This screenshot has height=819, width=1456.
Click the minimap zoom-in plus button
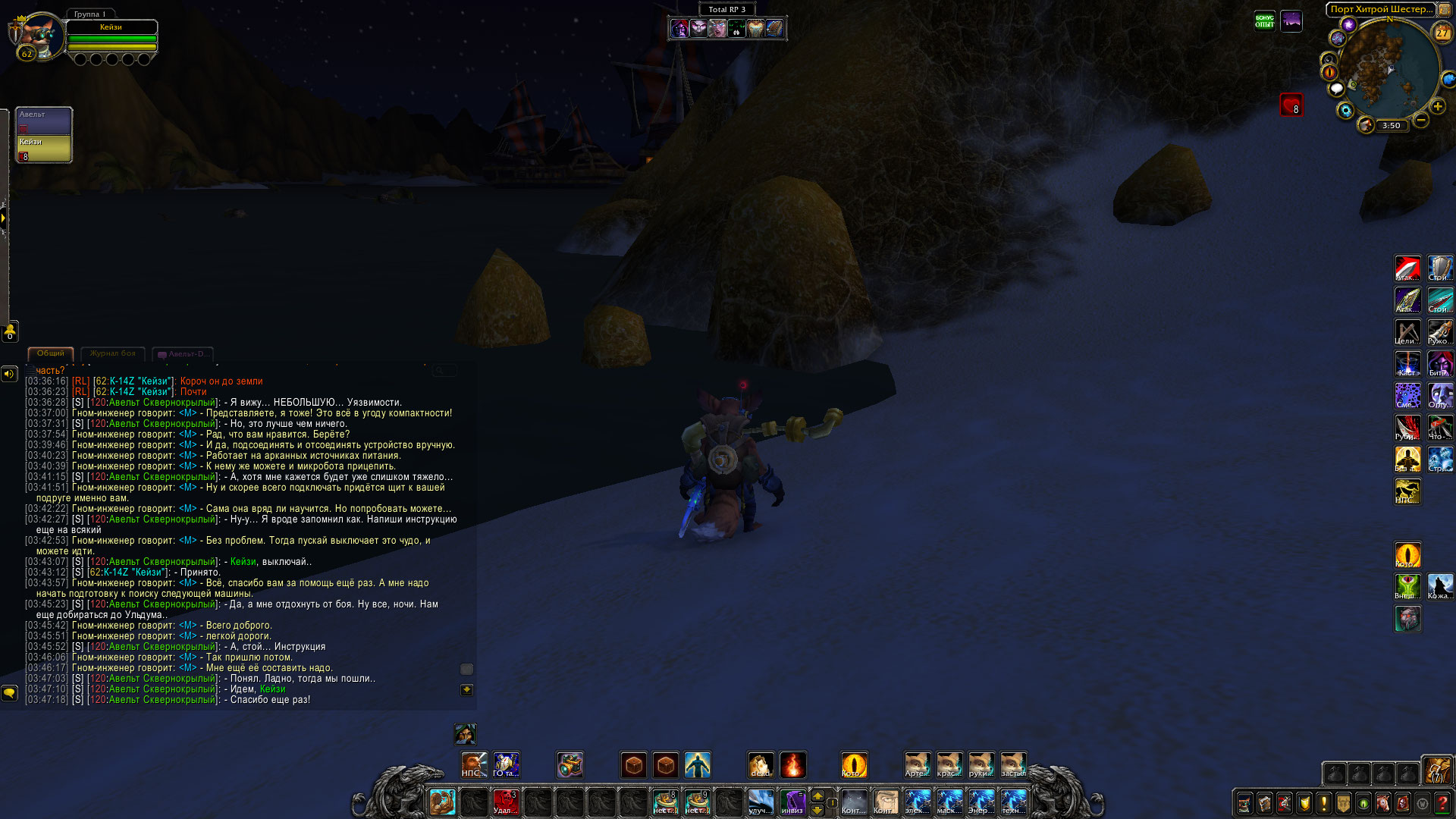(x=1437, y=107)
